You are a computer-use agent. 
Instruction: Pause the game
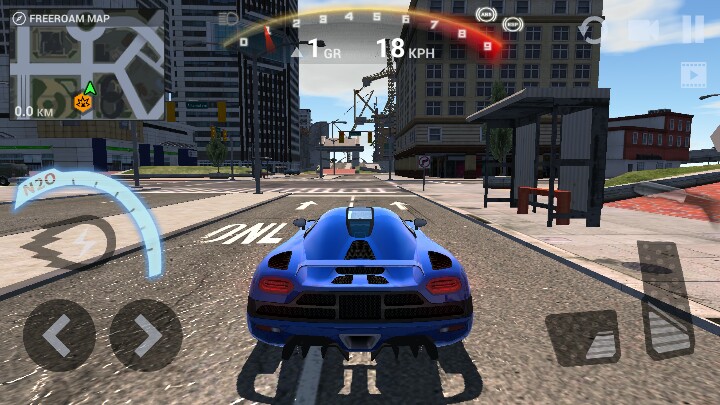[692, 29]
